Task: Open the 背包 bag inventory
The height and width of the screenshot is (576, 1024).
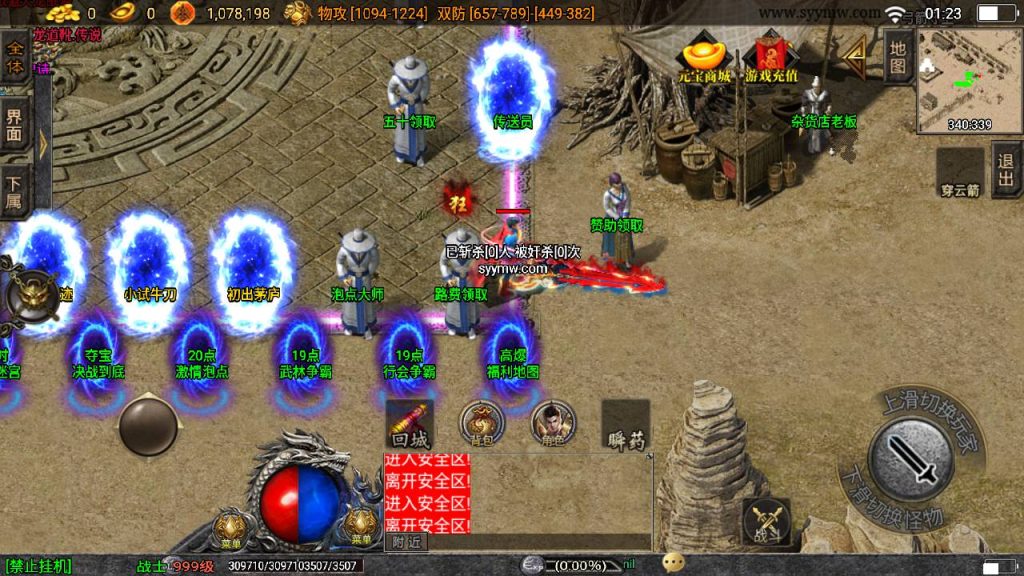Action: (x=481, y=424)
